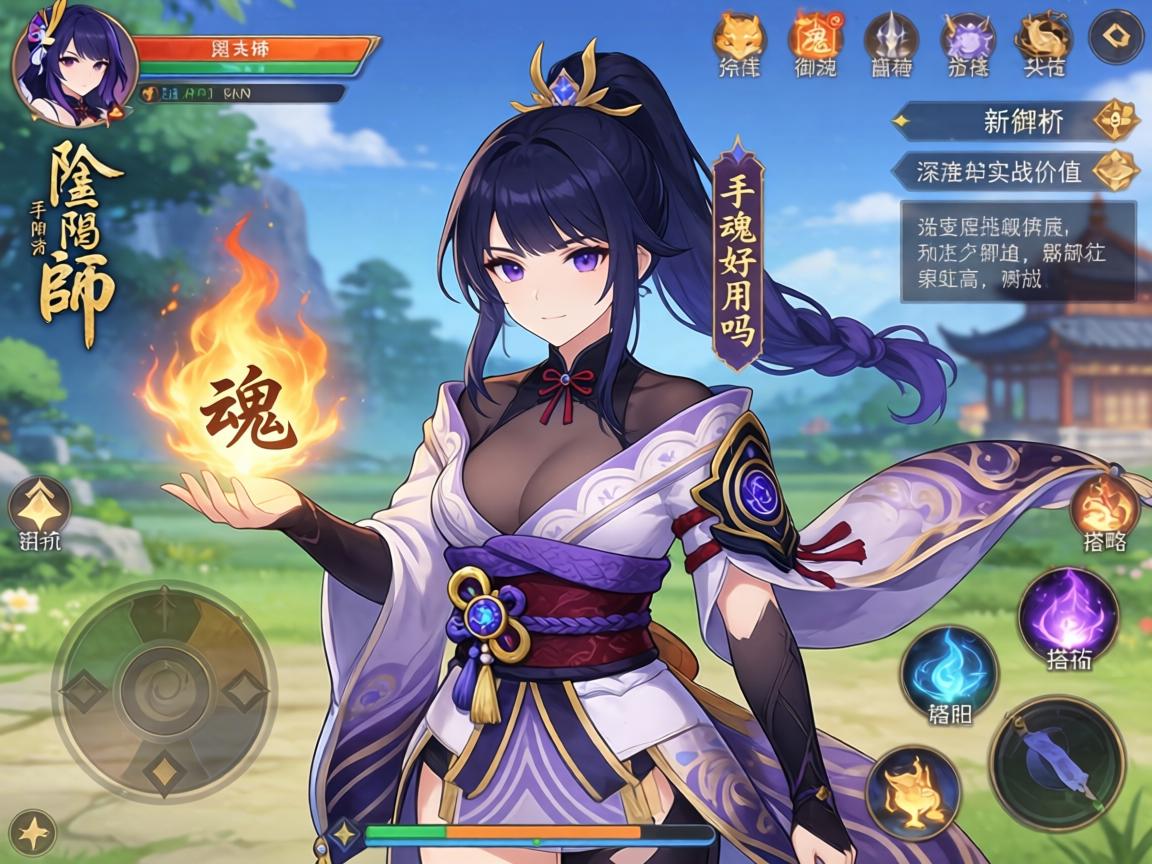
Task: Tap the joystick's right diamond direction
Action: (243, 690)
